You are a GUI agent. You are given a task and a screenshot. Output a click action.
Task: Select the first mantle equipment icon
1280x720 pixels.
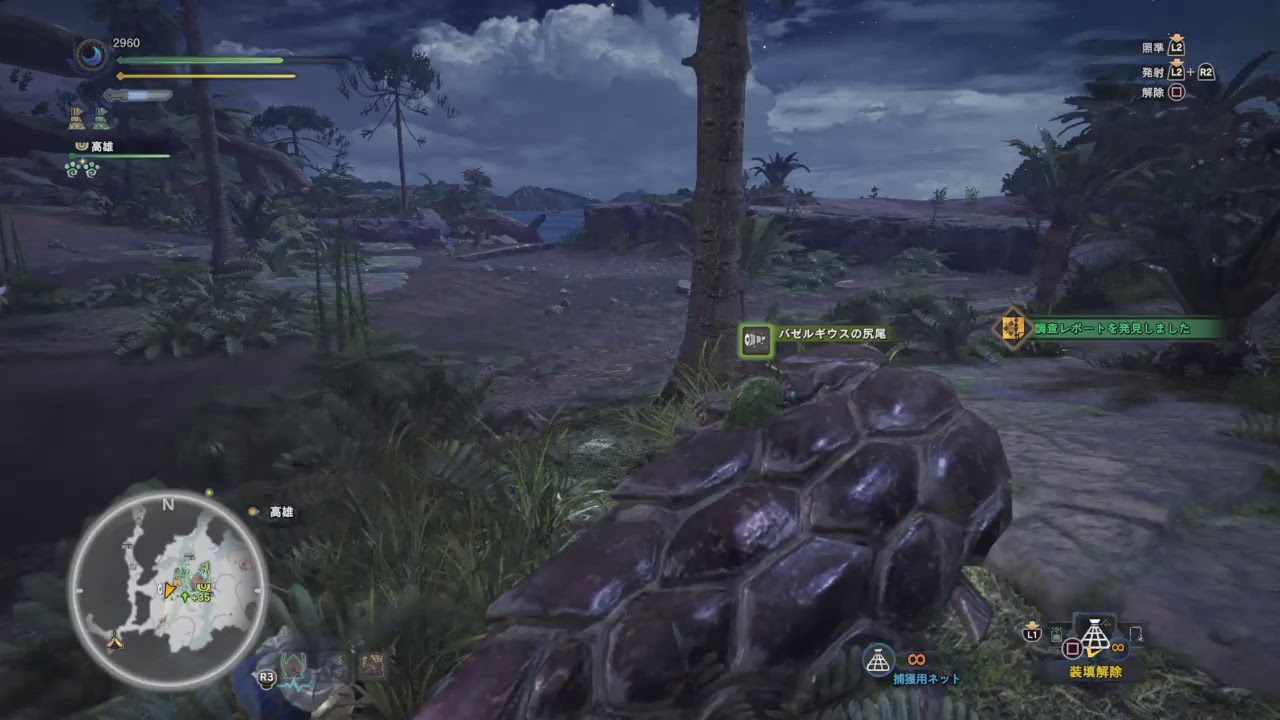click(77, 119)
